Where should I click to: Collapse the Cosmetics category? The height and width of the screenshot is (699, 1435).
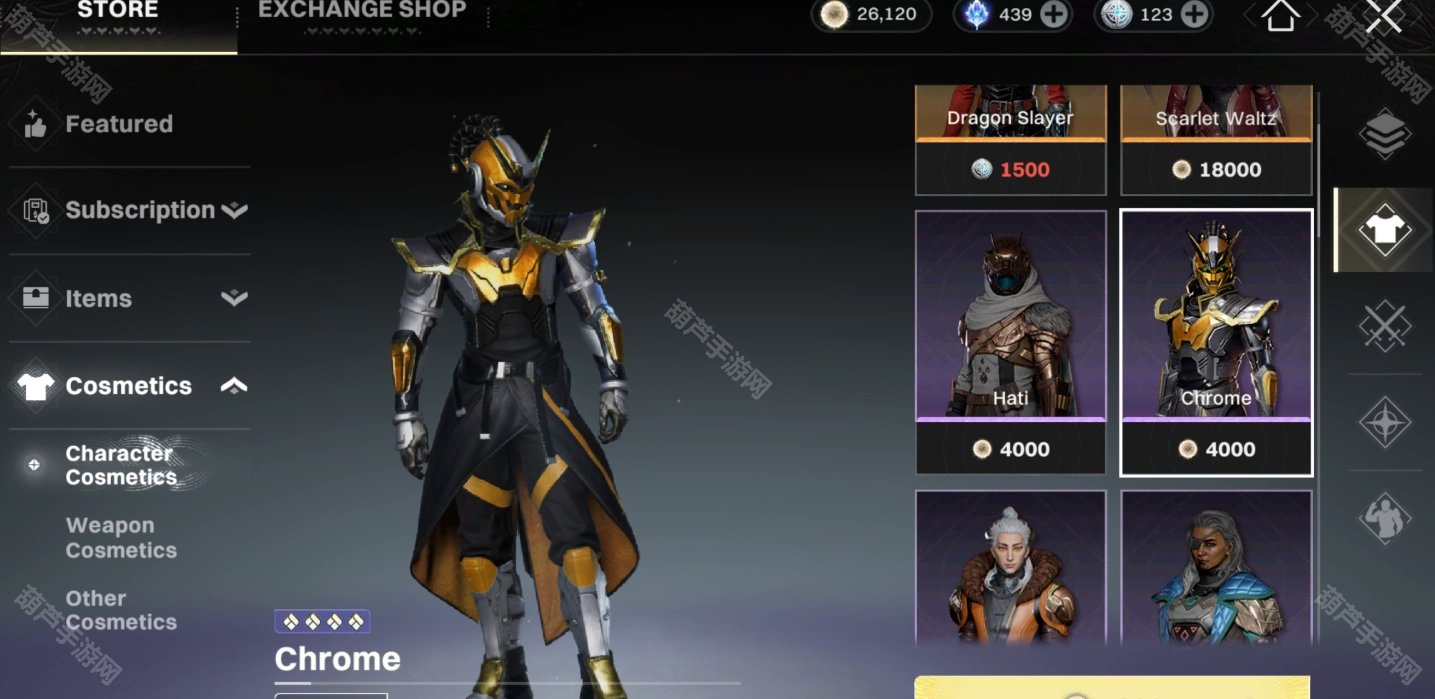[130, 386]
